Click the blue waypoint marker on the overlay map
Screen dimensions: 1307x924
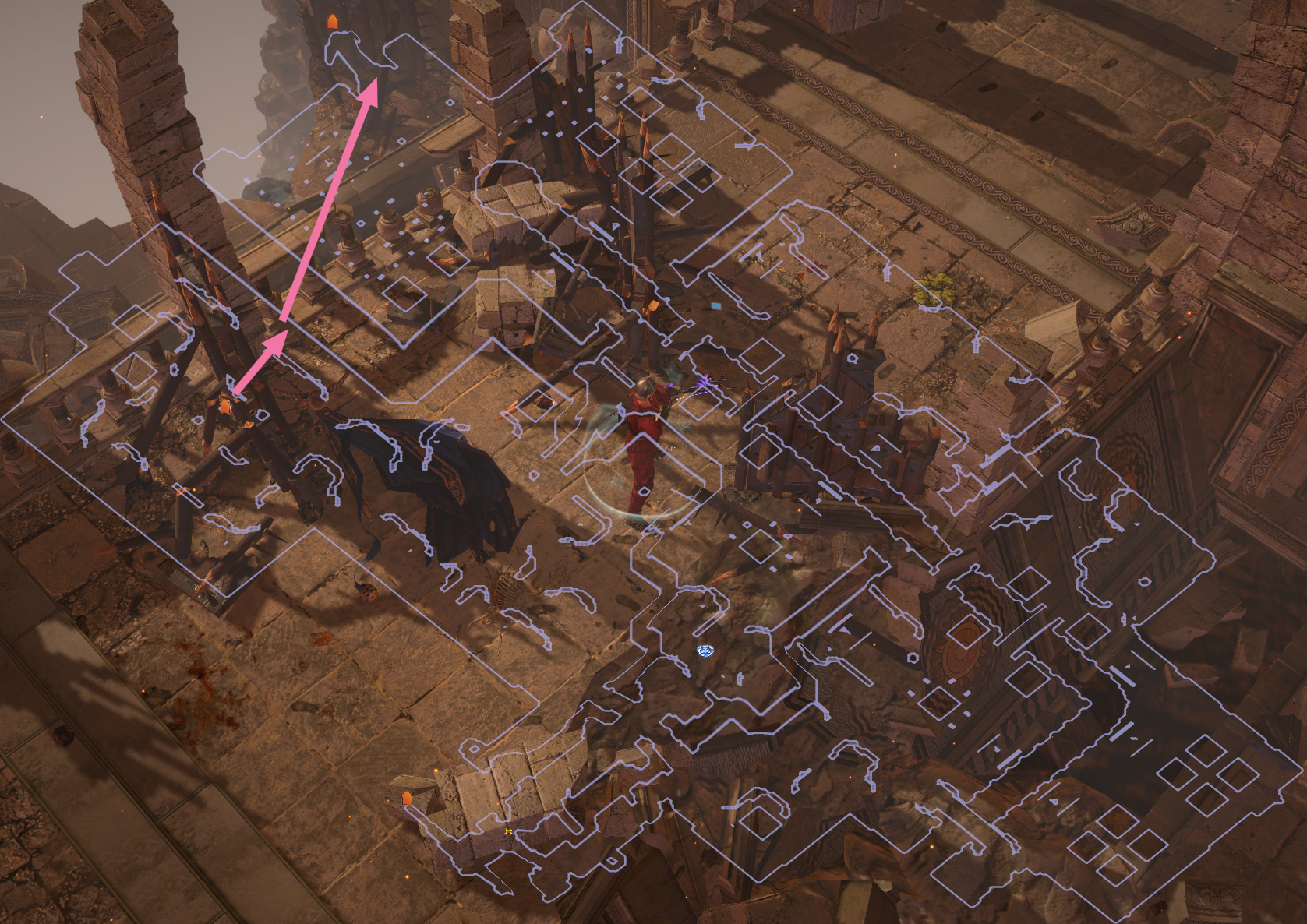(x=705, y=651)
